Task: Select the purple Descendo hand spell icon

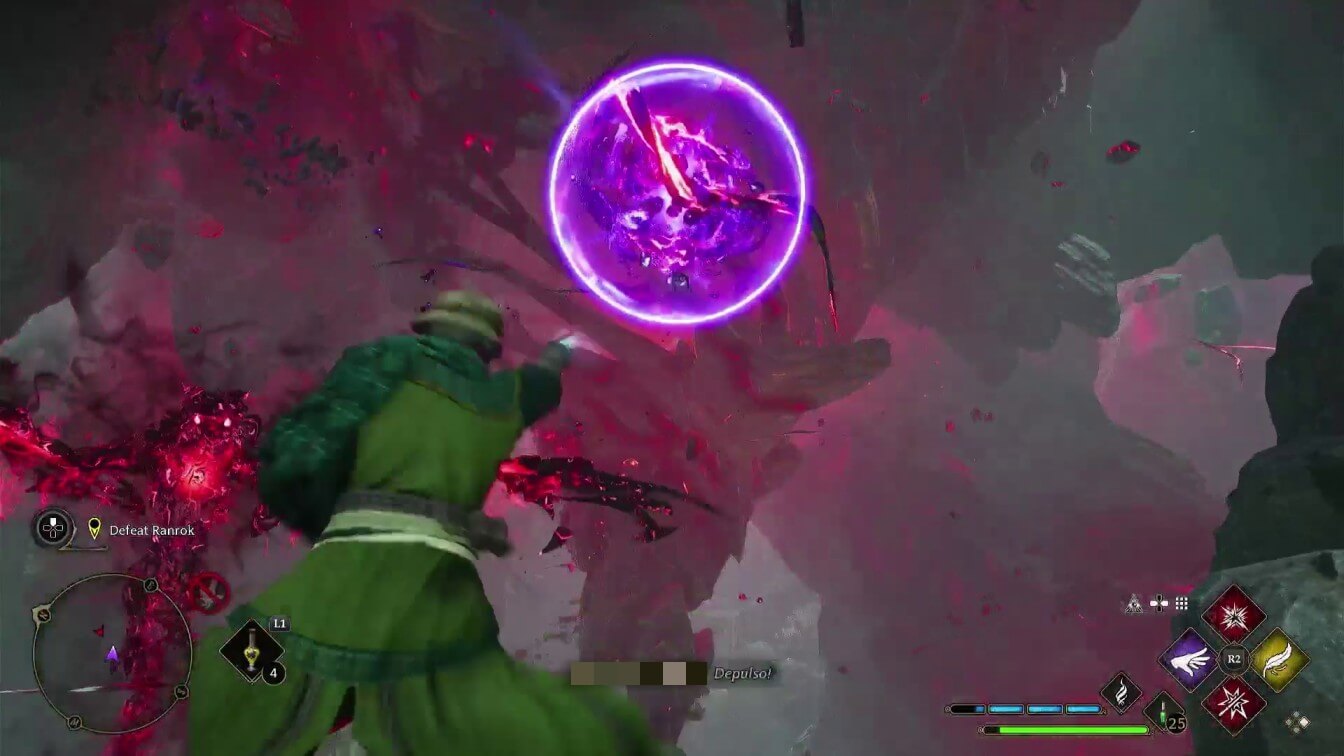Action: [x=1190, y=659]
